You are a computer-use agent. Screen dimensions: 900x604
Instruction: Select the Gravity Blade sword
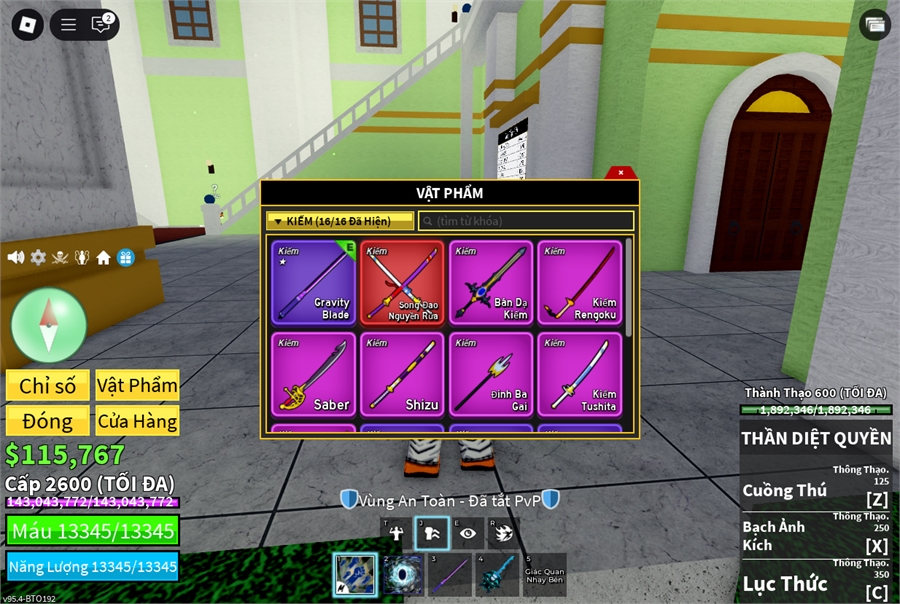pyautogui.click(x=313, y=283)
